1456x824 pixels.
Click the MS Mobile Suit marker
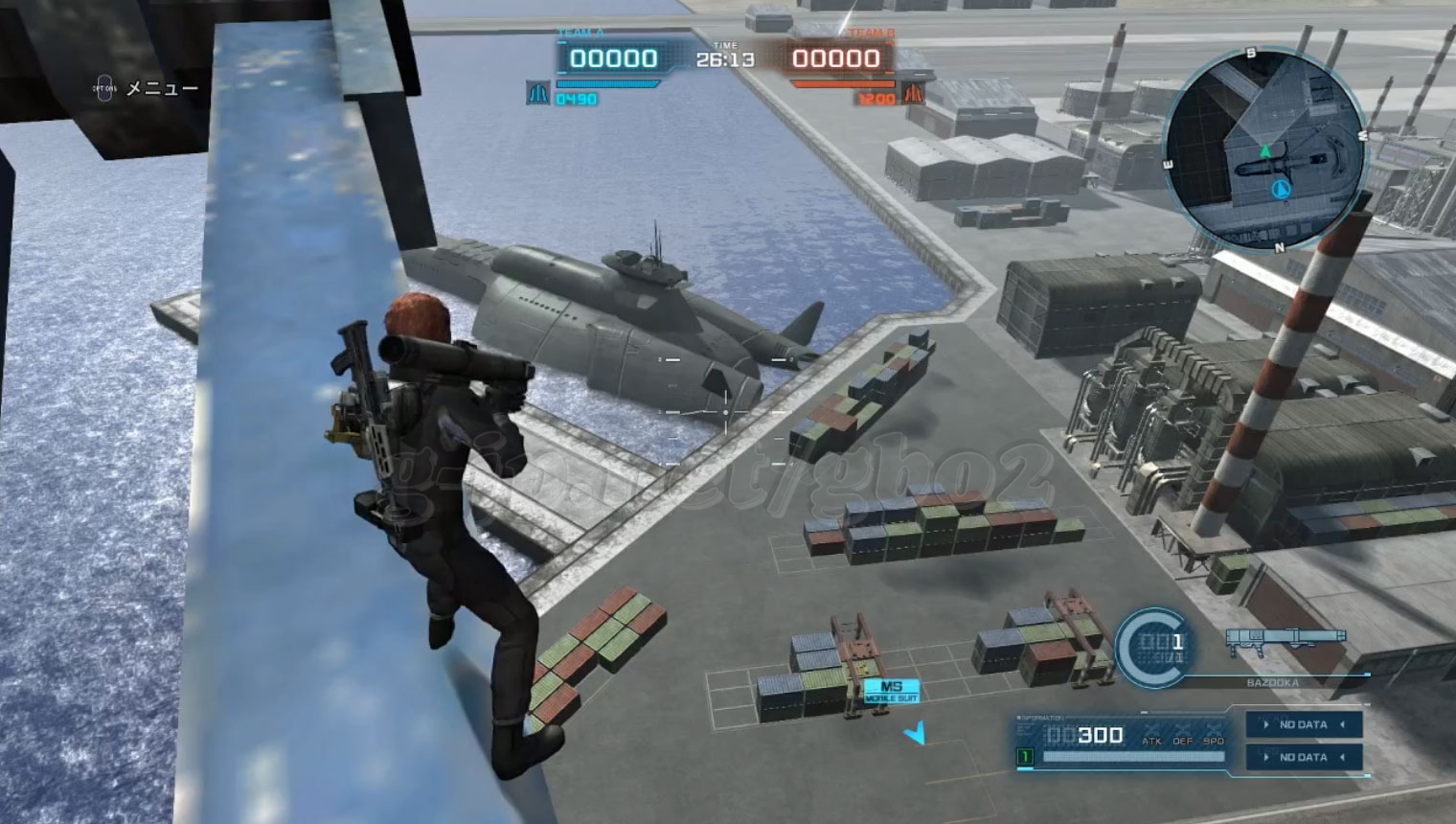coord(892,691)
